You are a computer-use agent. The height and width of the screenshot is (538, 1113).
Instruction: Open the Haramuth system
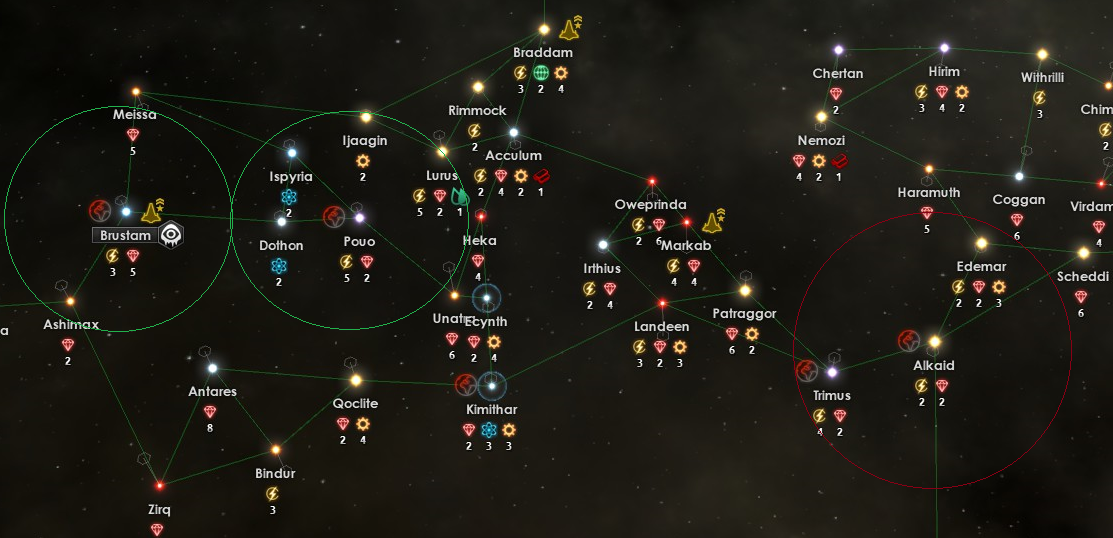929,170
